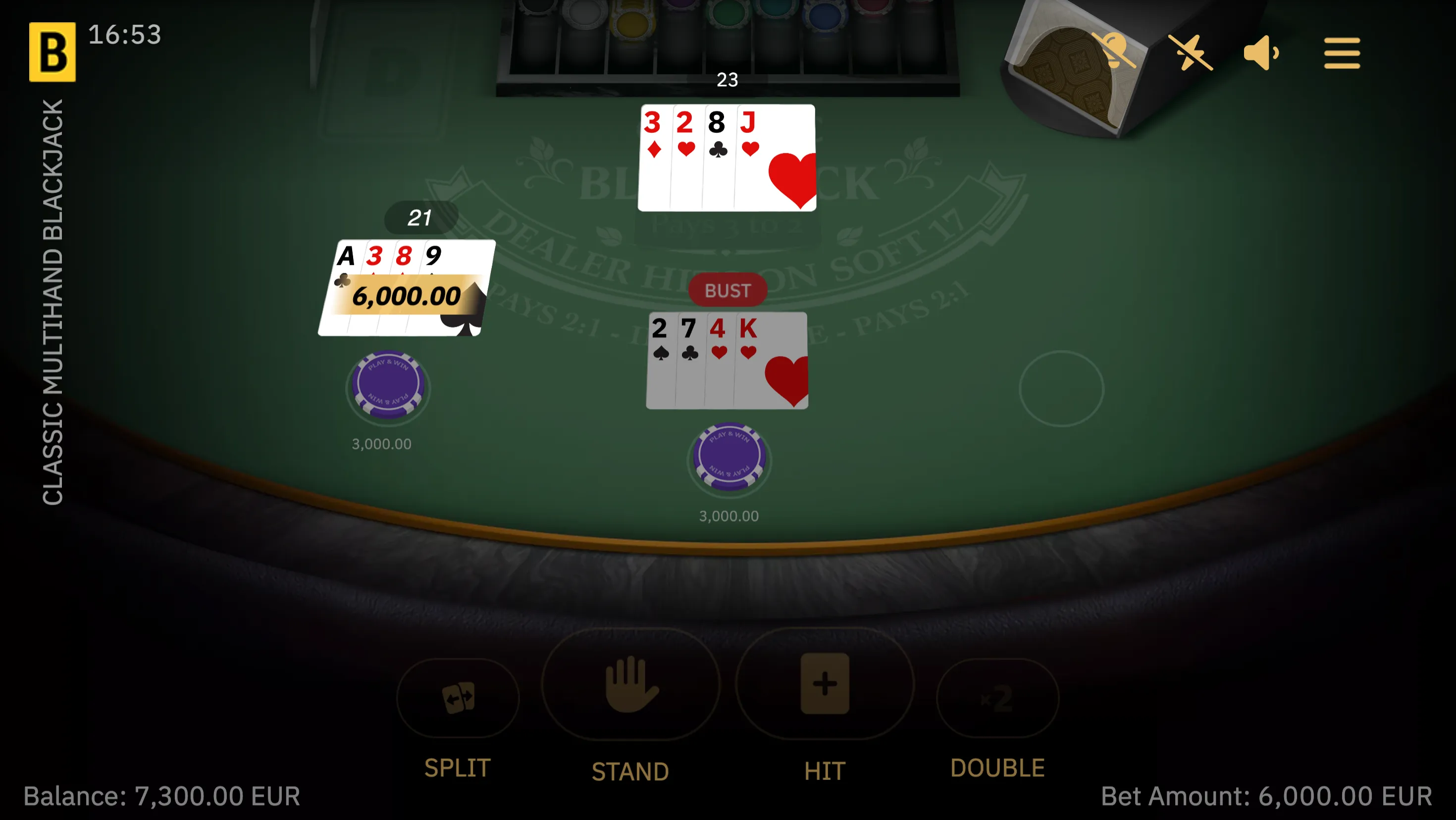The height and width of the screenshot is (820, 1456).
Task: Click the yellow B game logo
Action: [x=53, y=51]
